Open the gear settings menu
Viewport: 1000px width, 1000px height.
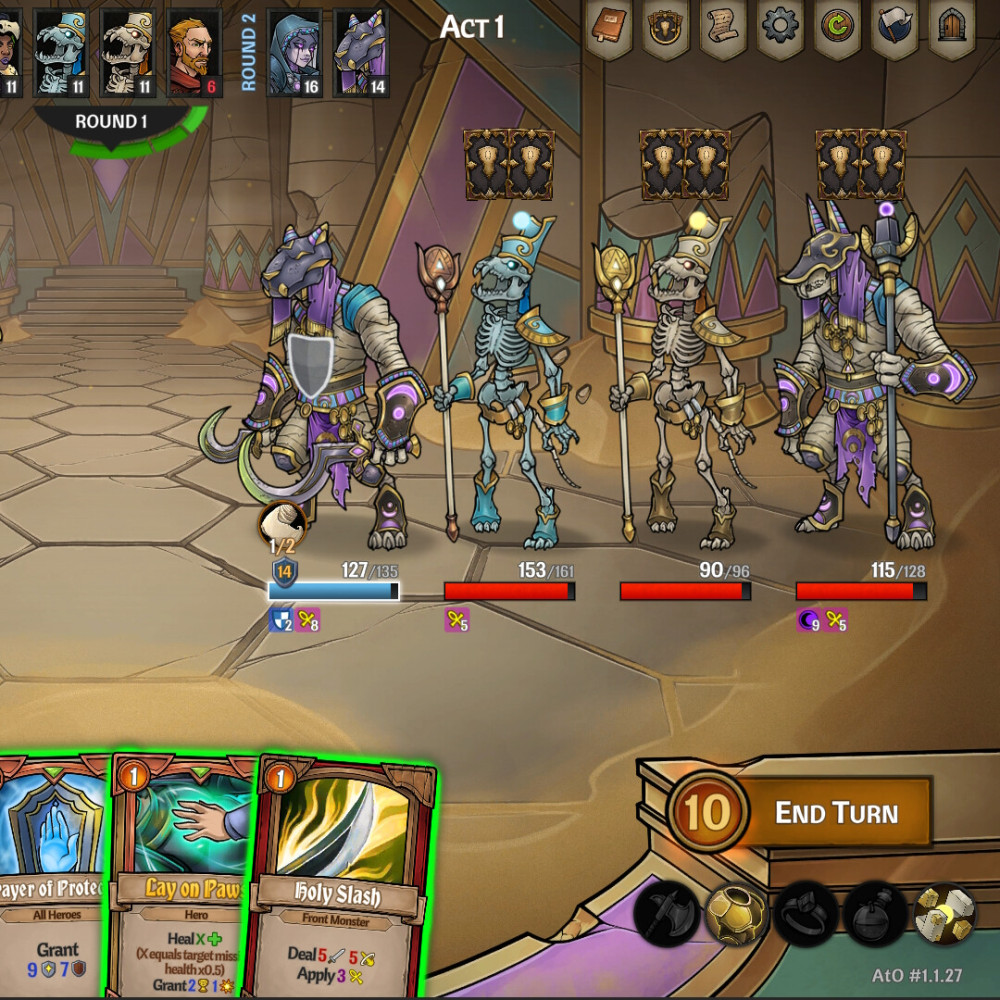coord(782,26)
